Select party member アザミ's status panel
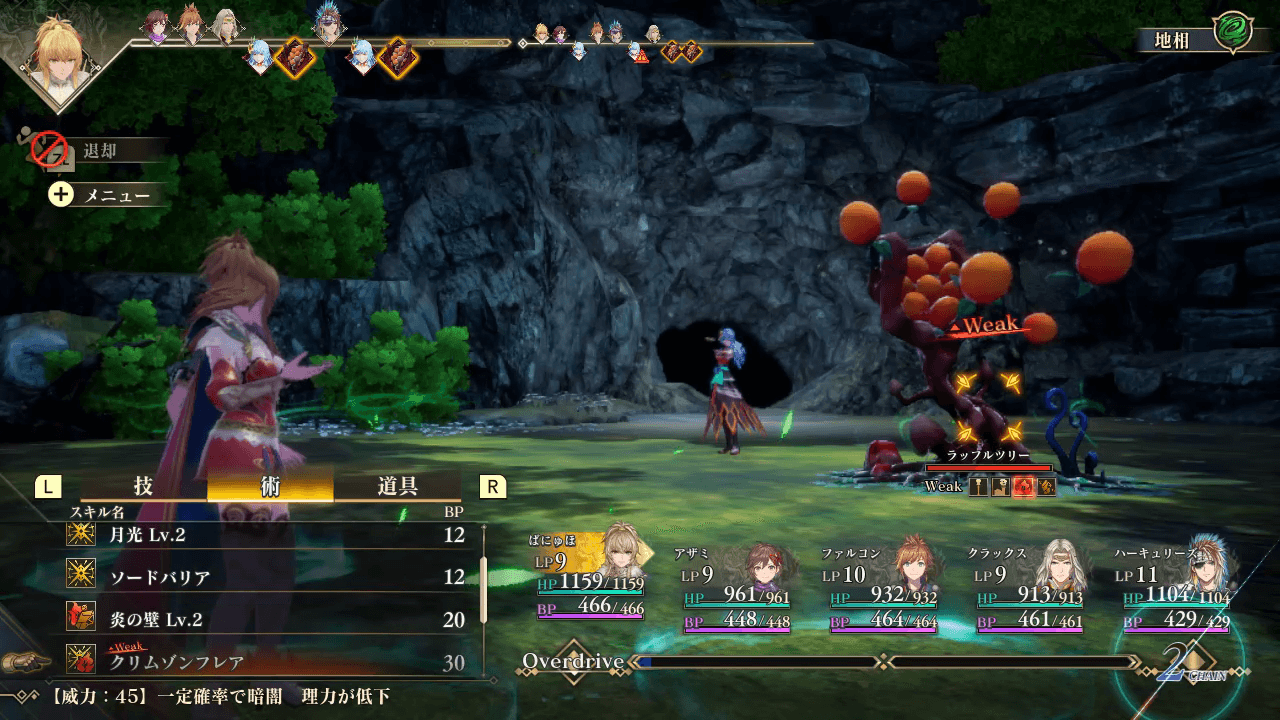This screenshot has width=1280, height=720. point(737,588)
